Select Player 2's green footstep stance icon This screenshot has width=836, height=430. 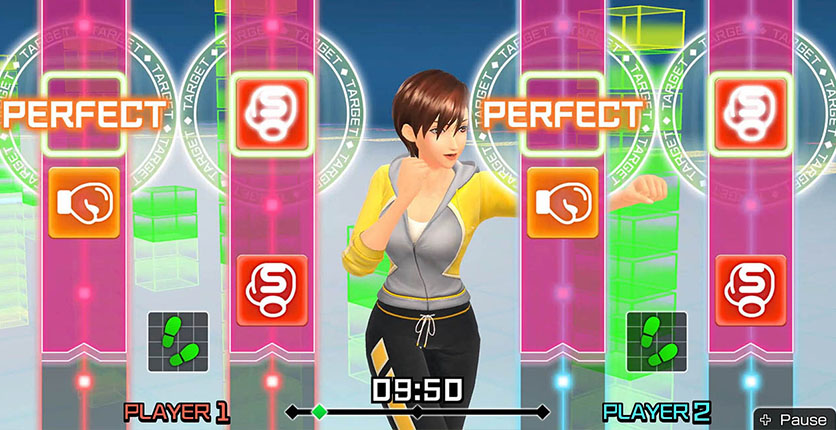(x=657, y=342)
